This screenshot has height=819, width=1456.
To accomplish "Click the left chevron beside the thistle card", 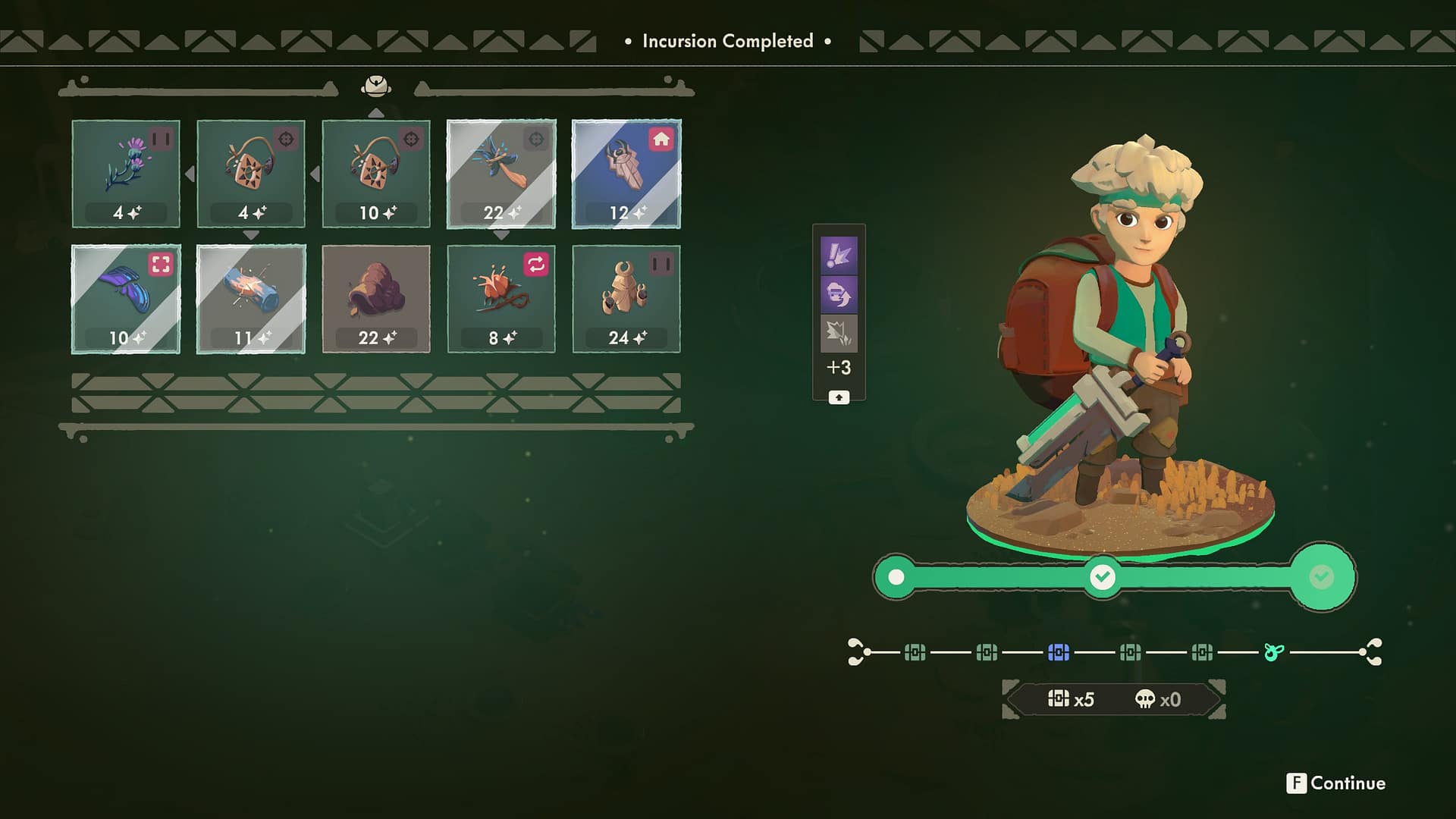I will (189, 174).
